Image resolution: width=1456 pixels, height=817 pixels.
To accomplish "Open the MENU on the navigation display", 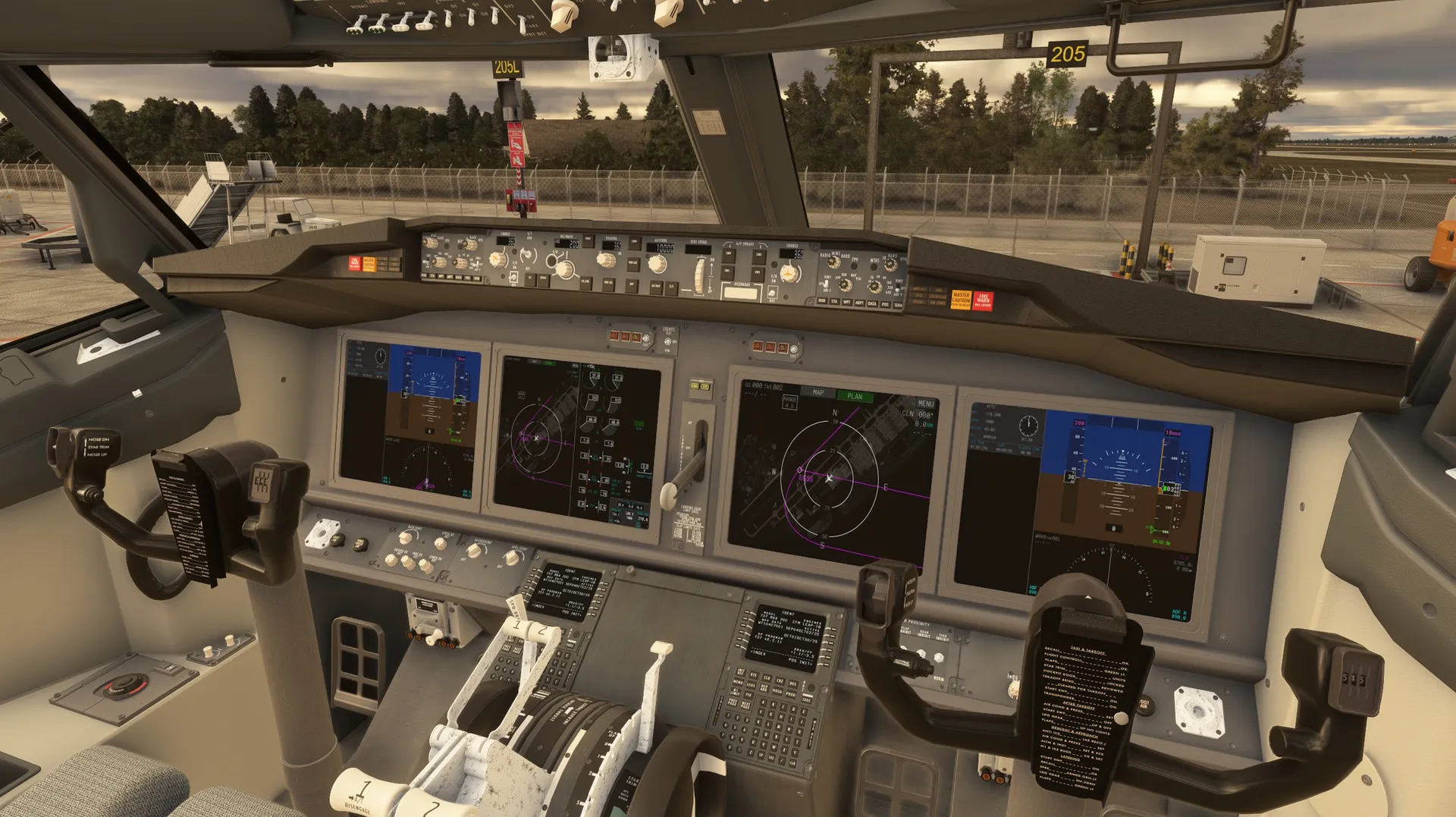I will coord(925,404).
